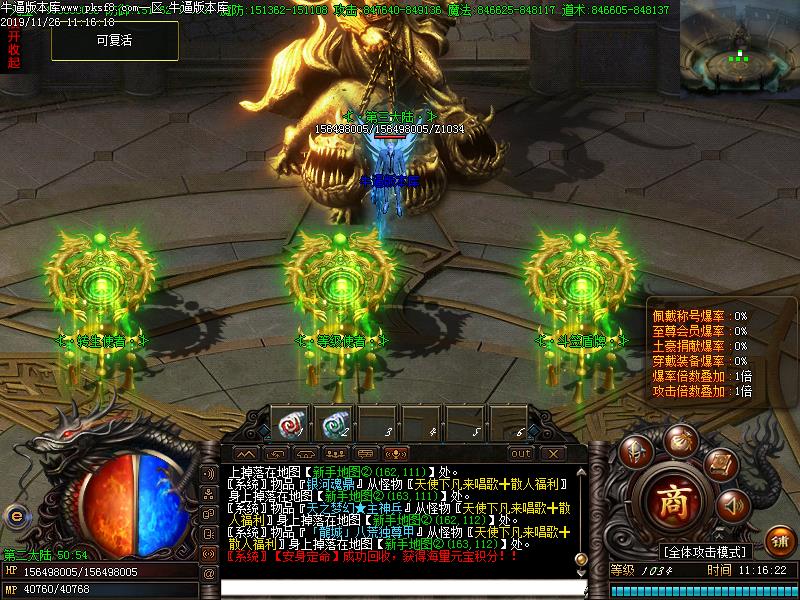Click the @ chat channel button
Image resolution: width=800 pixels, height=600 pixels.
coord(209,573)
